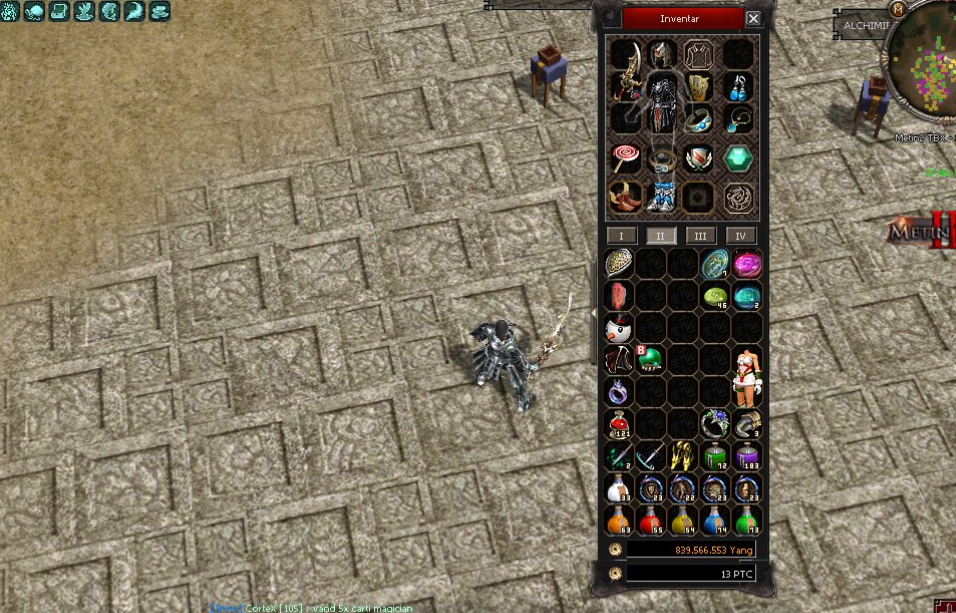956x613 pixels.
Task: Select the equipped blue-gem necklace slot
Action: (x=740, y=120)
